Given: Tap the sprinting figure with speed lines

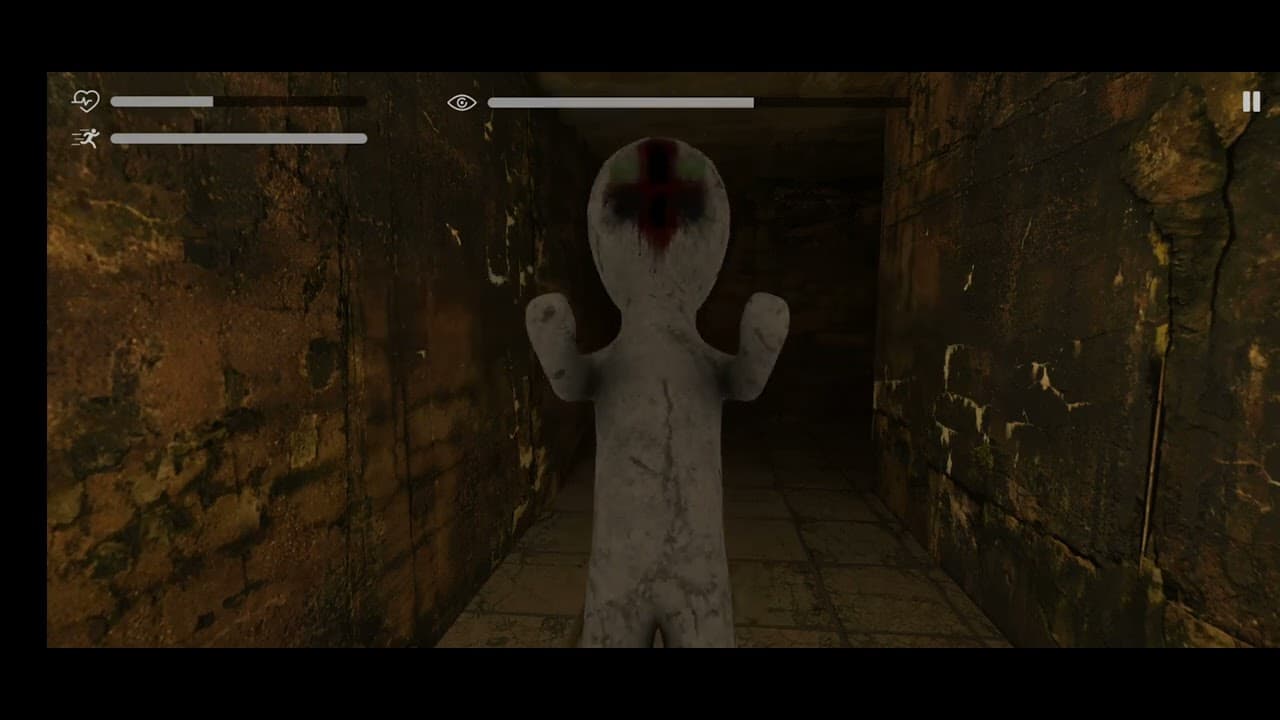Looking at the screenshot, I should 88,138.
